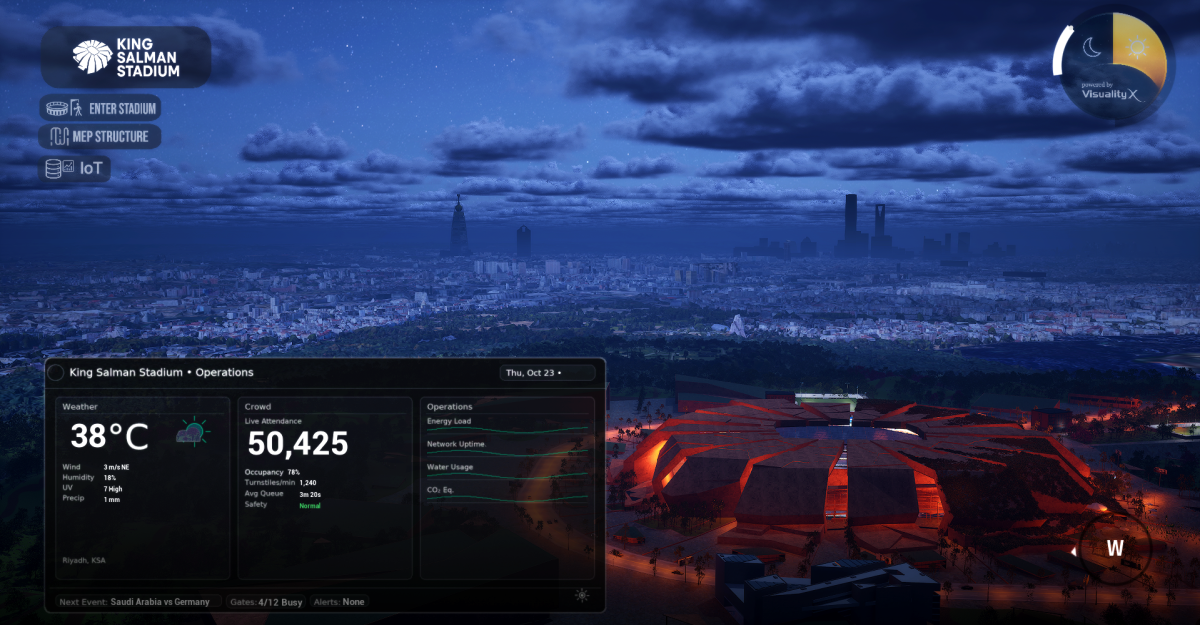Image resolution: width=1200 pixels, height=625 pixels.
Task: Select the Crowd live attendance card
Action: coord(325,488)
